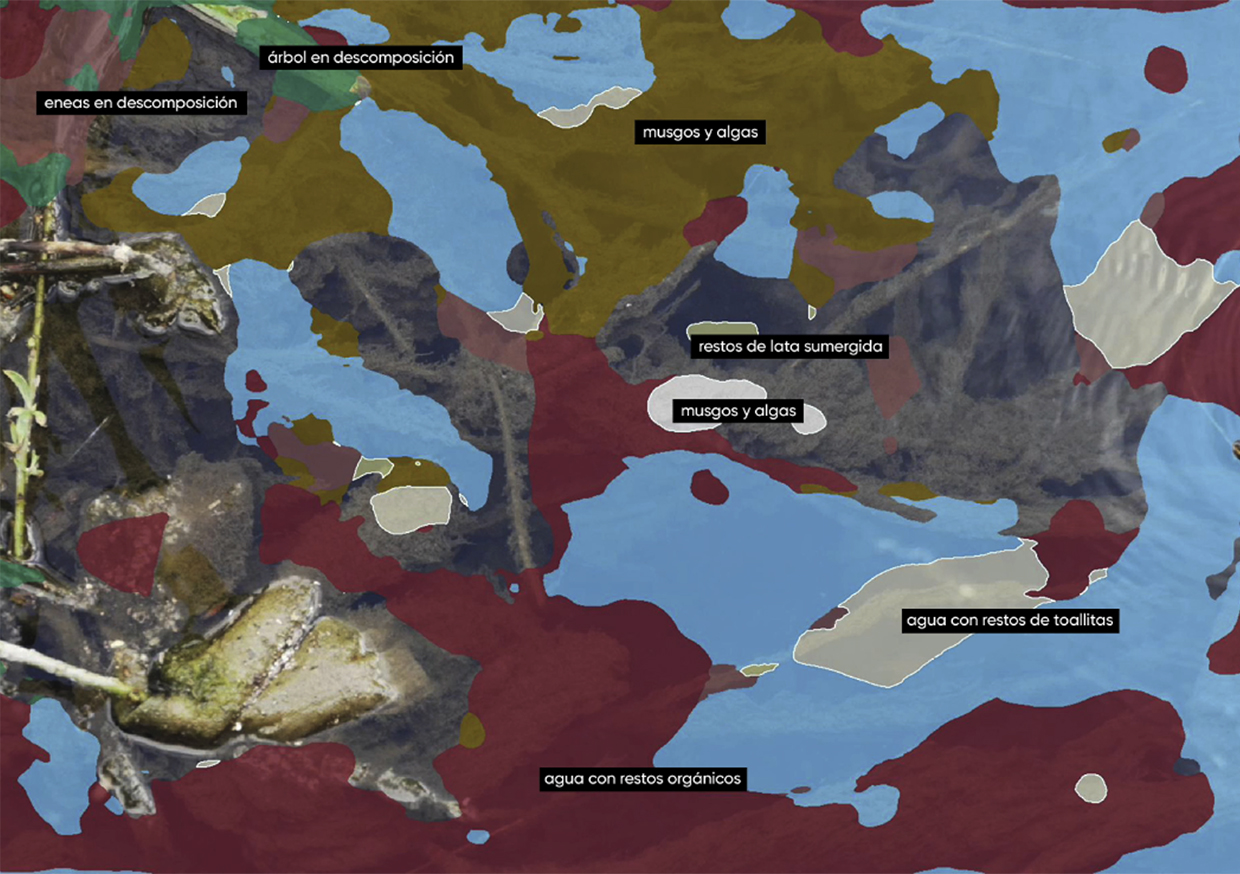Choose the "agua con restos de toallitas" label
The height and width of the screenshot is (874, 1240).
coord(1009,620)
